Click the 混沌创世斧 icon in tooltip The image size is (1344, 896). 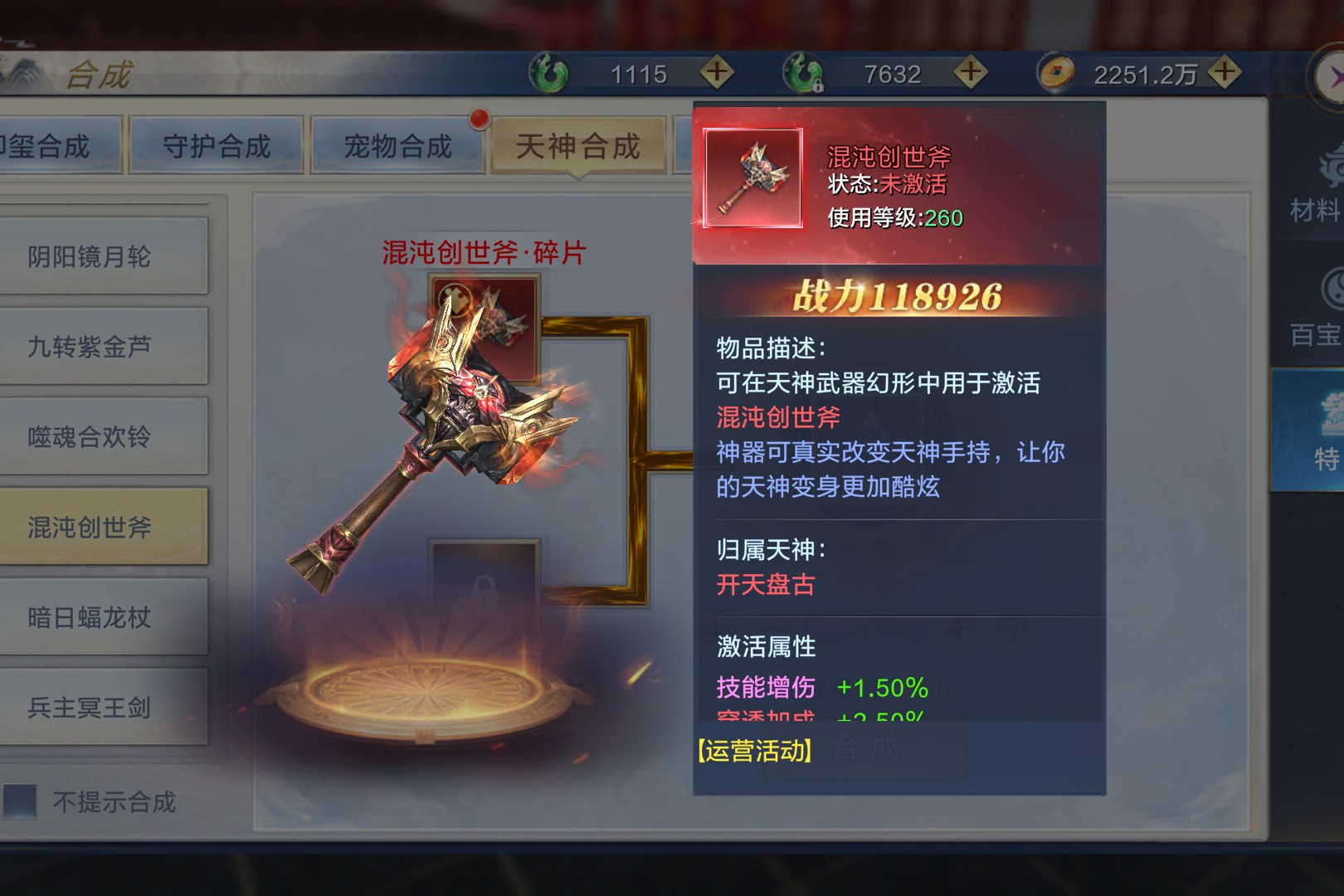(x=752, y=178)
